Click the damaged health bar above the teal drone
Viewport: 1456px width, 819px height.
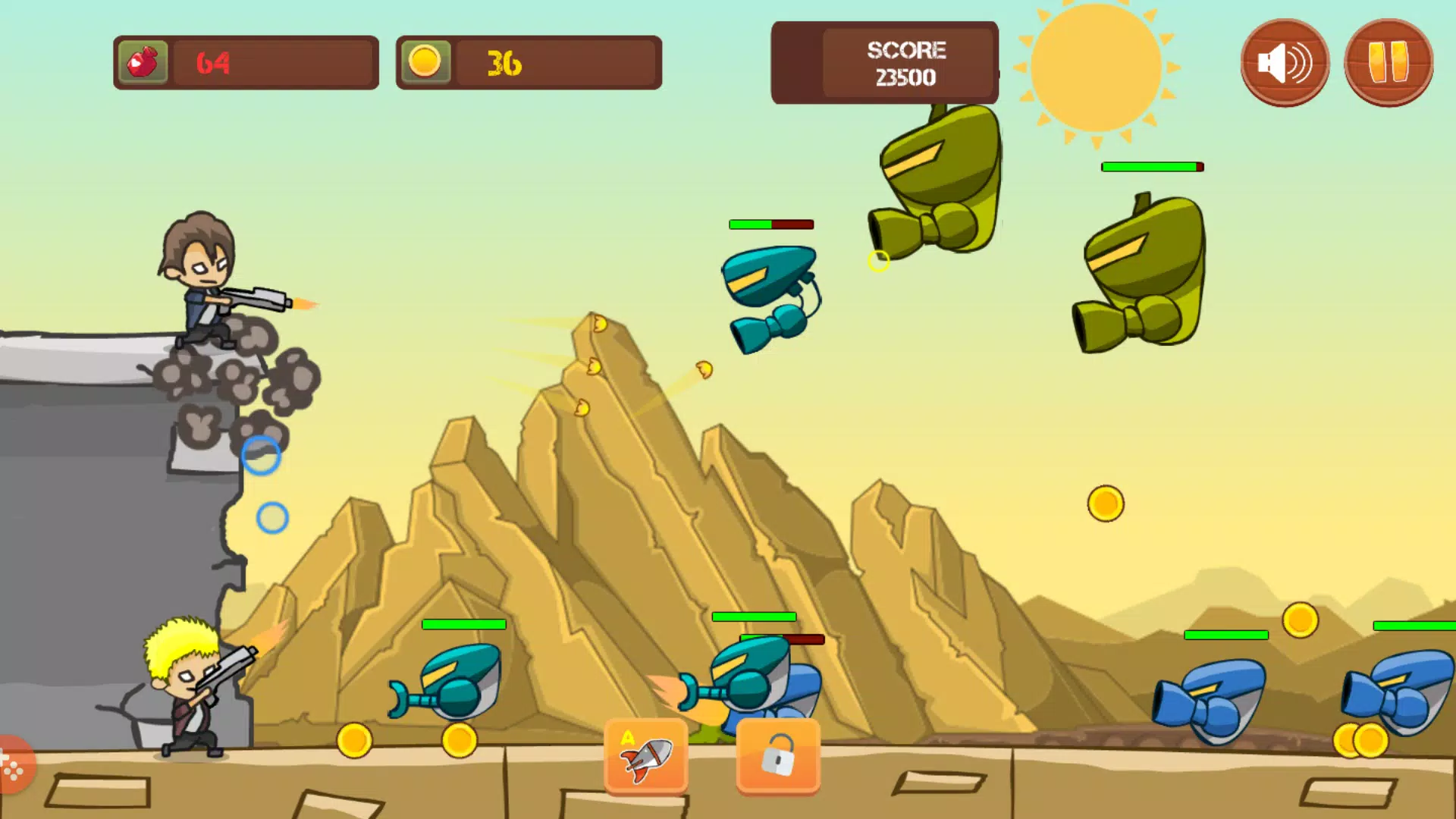pyautogui.click(x=770, y=224)
